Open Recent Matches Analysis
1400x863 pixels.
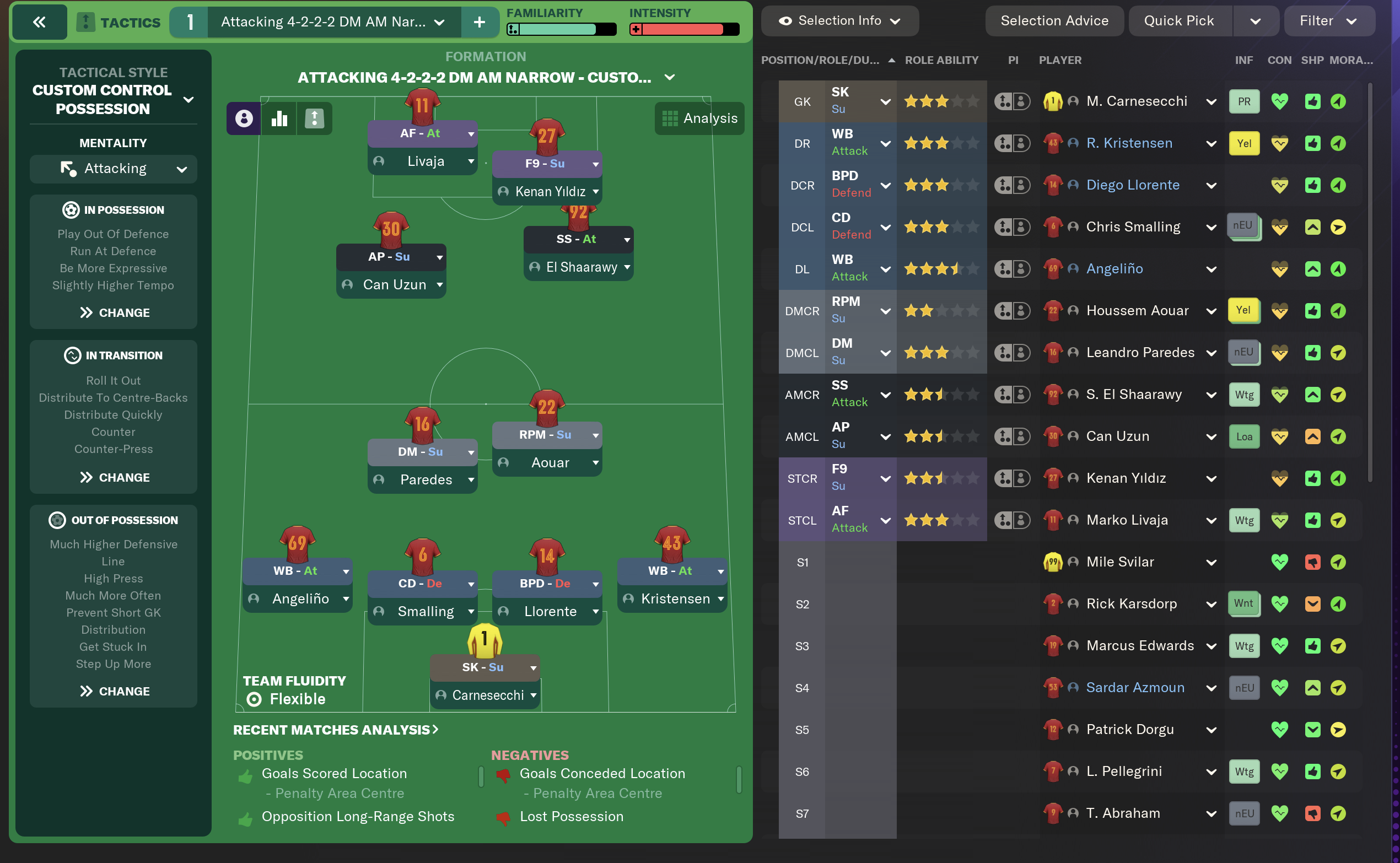336,730
